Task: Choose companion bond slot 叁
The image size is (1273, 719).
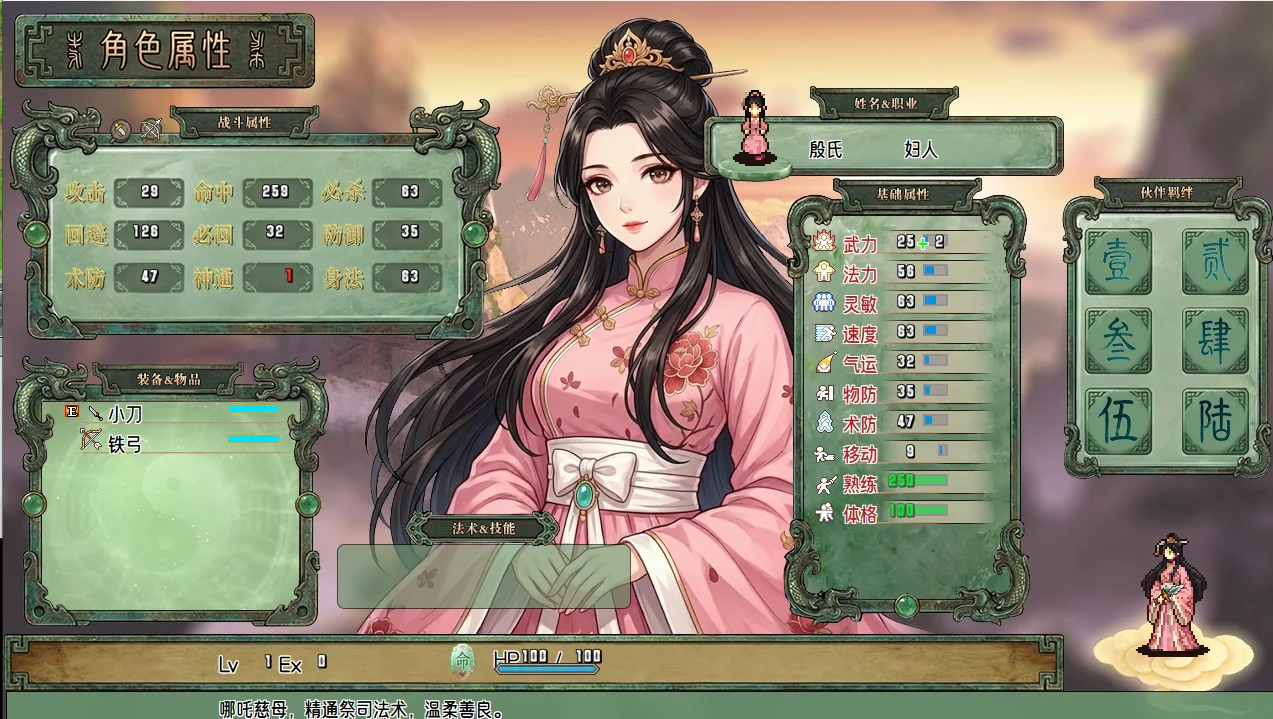Action: pos(1118,341)
